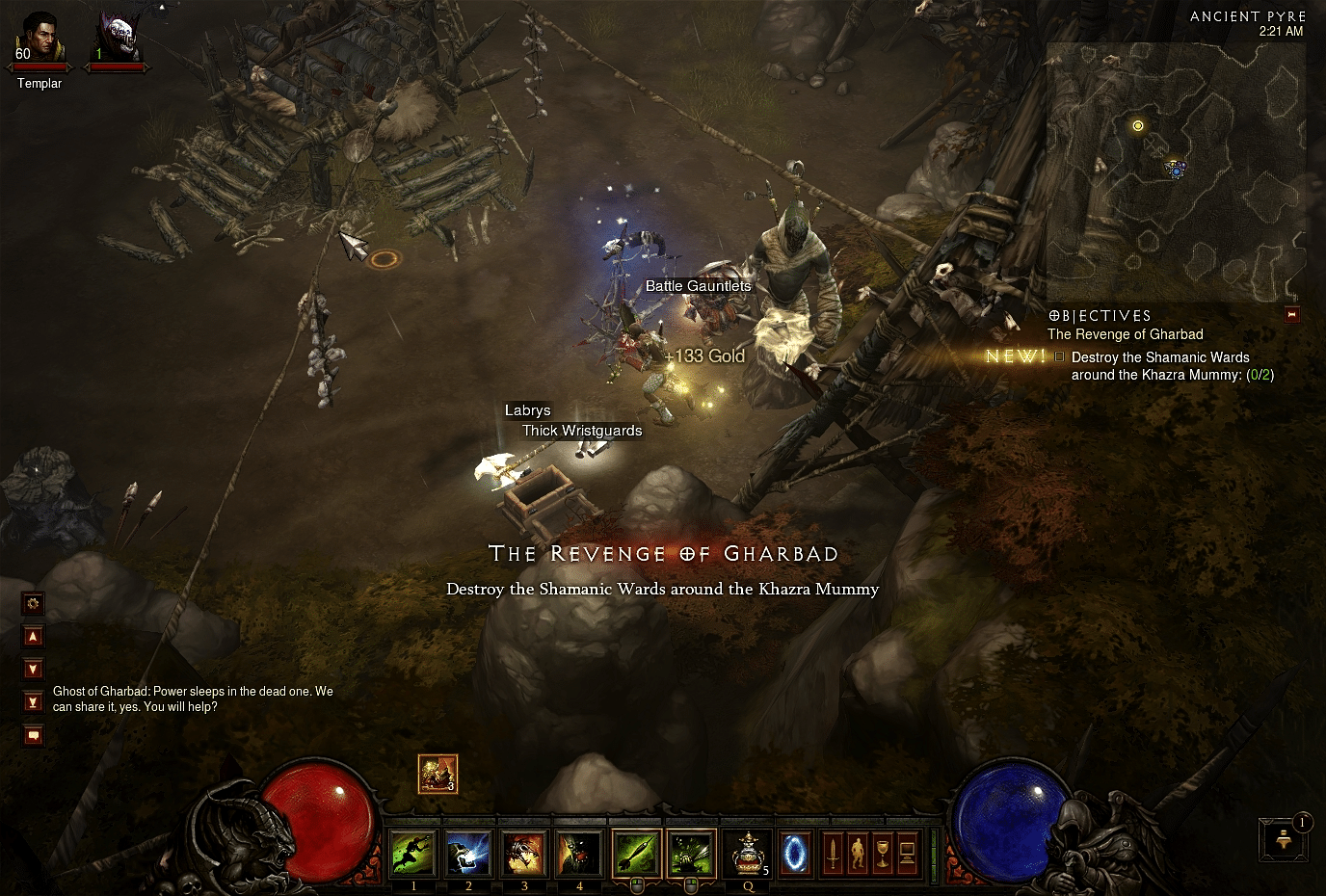Viewport: 1326px width, 896px height.
Task: Drink the health potion bound to Q
Action: tap(748, 853)
